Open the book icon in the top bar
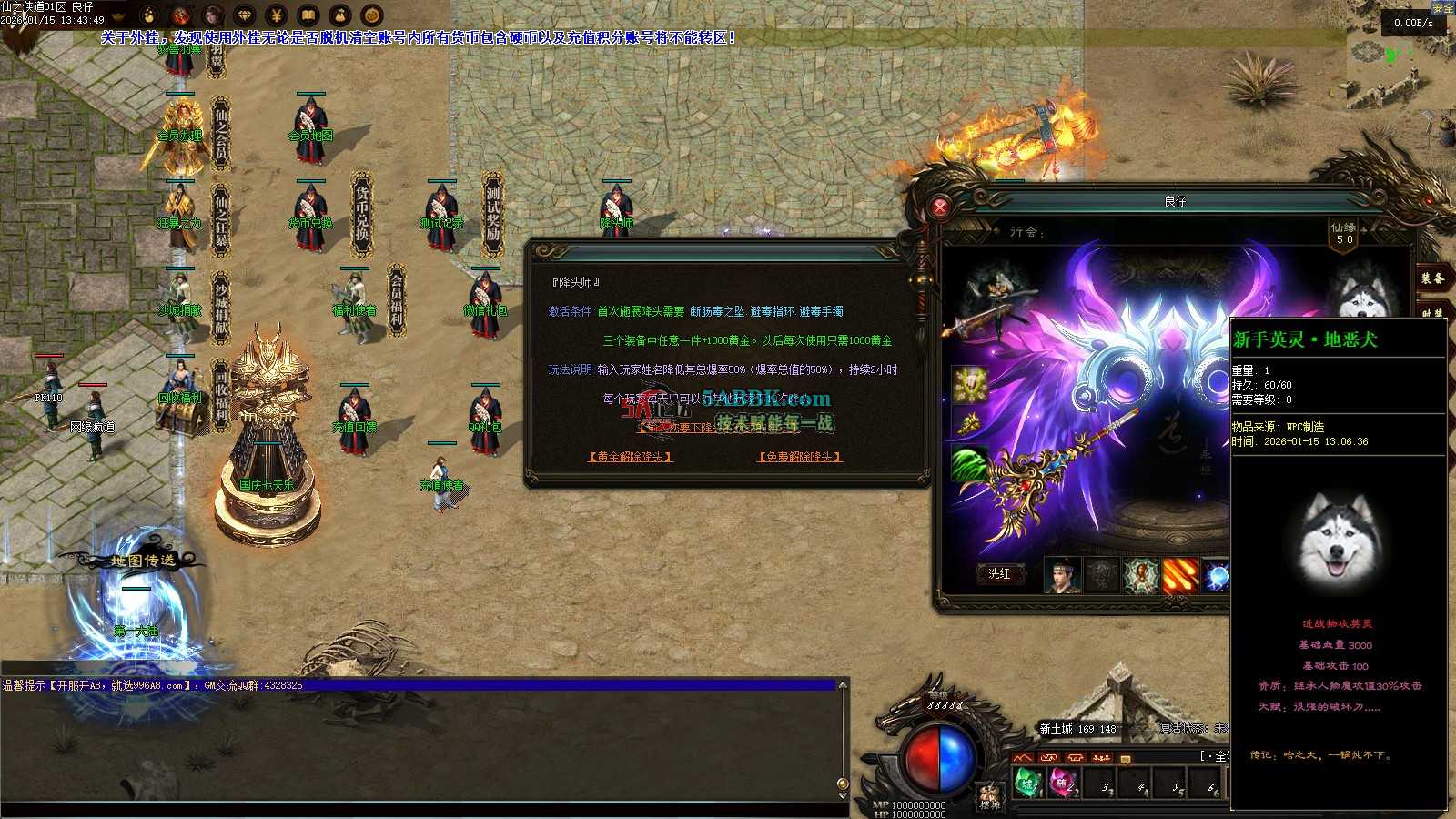Screen dimensions: 1456x819 [308, 15]
